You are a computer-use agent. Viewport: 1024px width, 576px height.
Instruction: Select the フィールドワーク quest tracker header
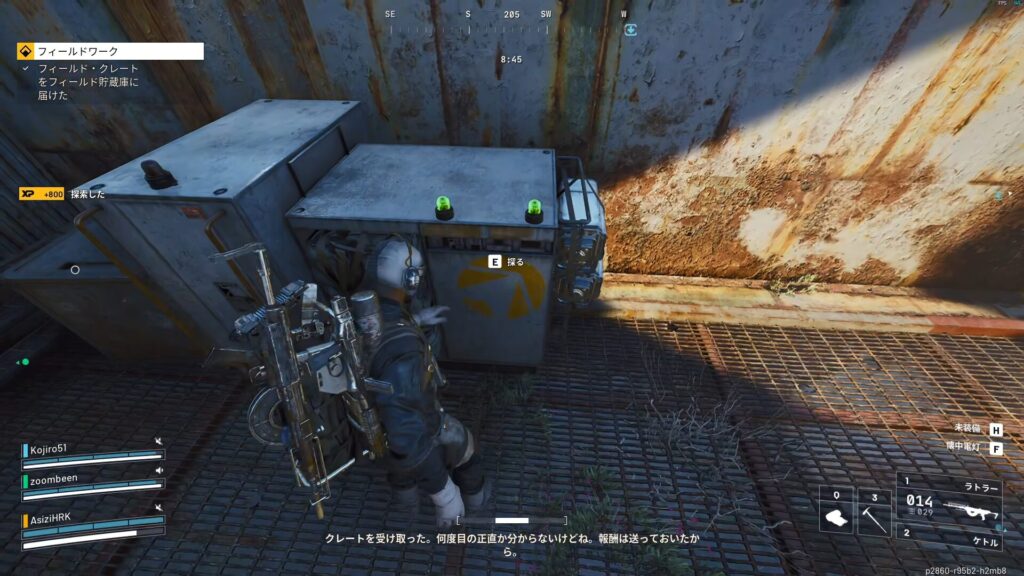pyautogui.click(x=110, y=50)
